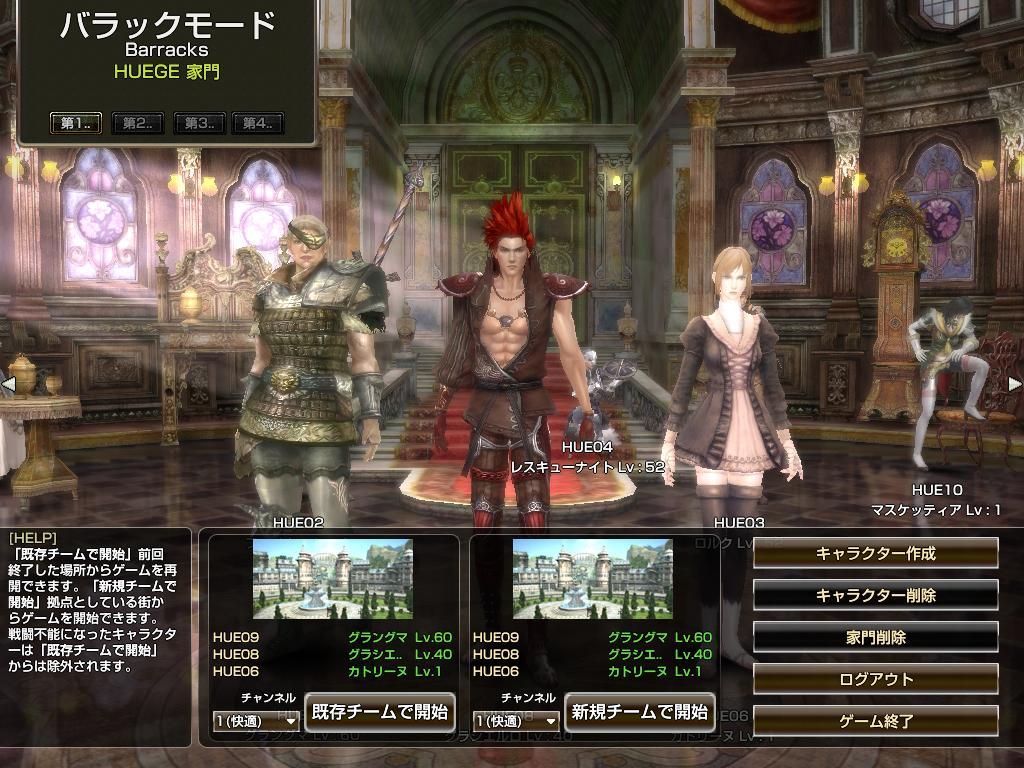Start with 既存チームで開始 button
This screenshot has height=768, width=1024.
[x=379, y=713]
